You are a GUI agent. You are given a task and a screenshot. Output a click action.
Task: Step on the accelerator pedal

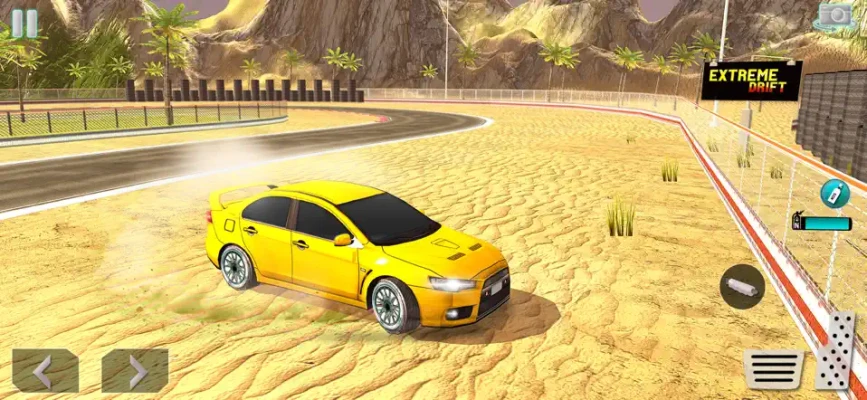(836, 351)
